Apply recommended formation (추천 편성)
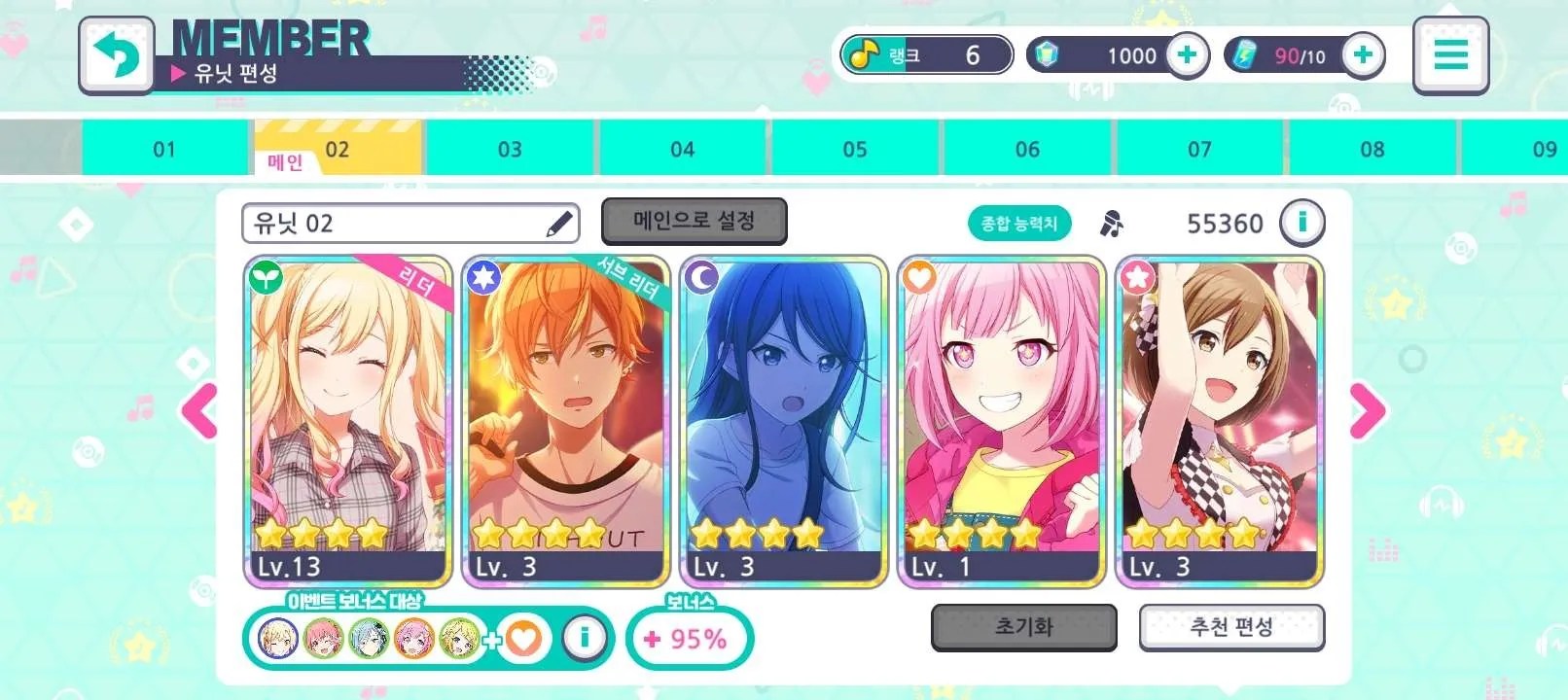The image size is (1568, 700). [1231, 627]
